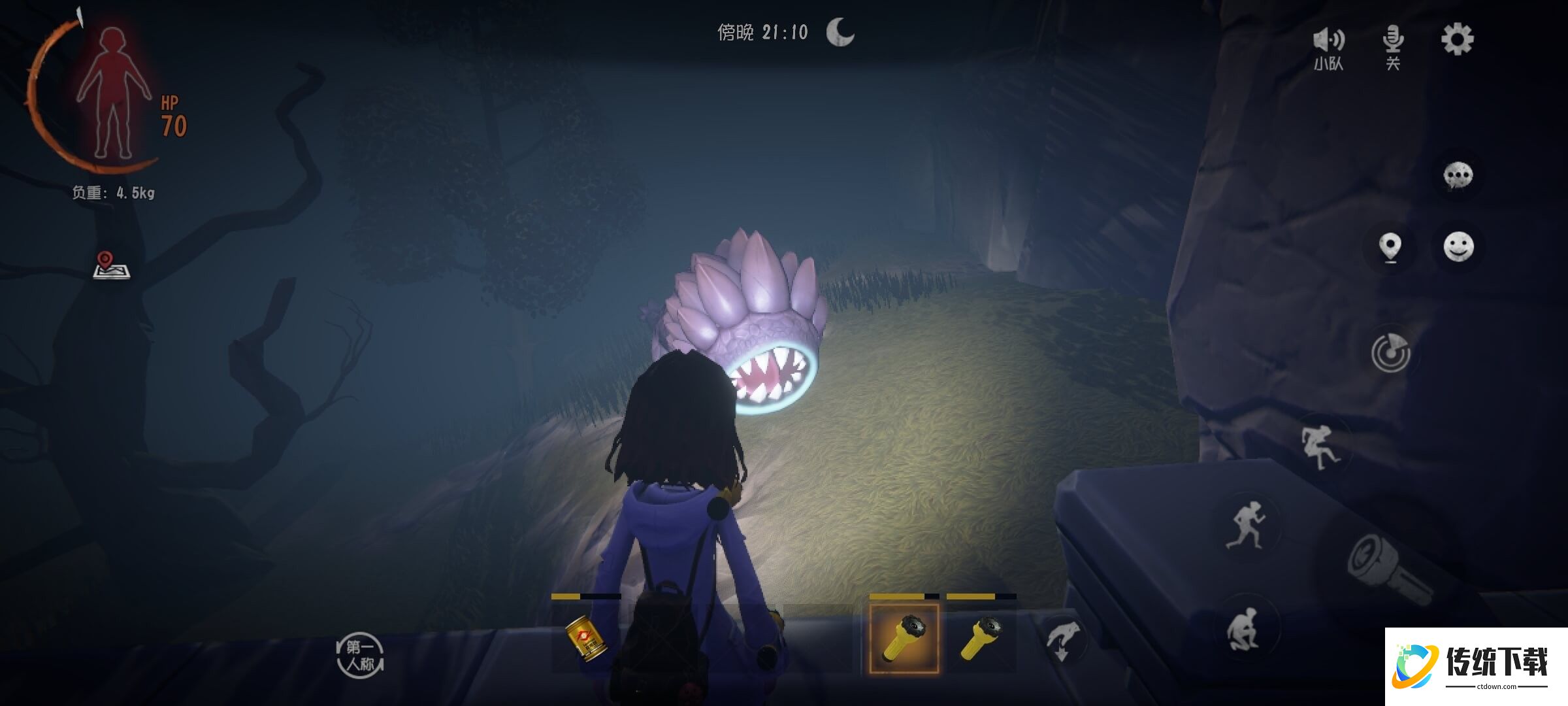
Task: Open the smiley face emote menu
Action: coord(1458,247)
